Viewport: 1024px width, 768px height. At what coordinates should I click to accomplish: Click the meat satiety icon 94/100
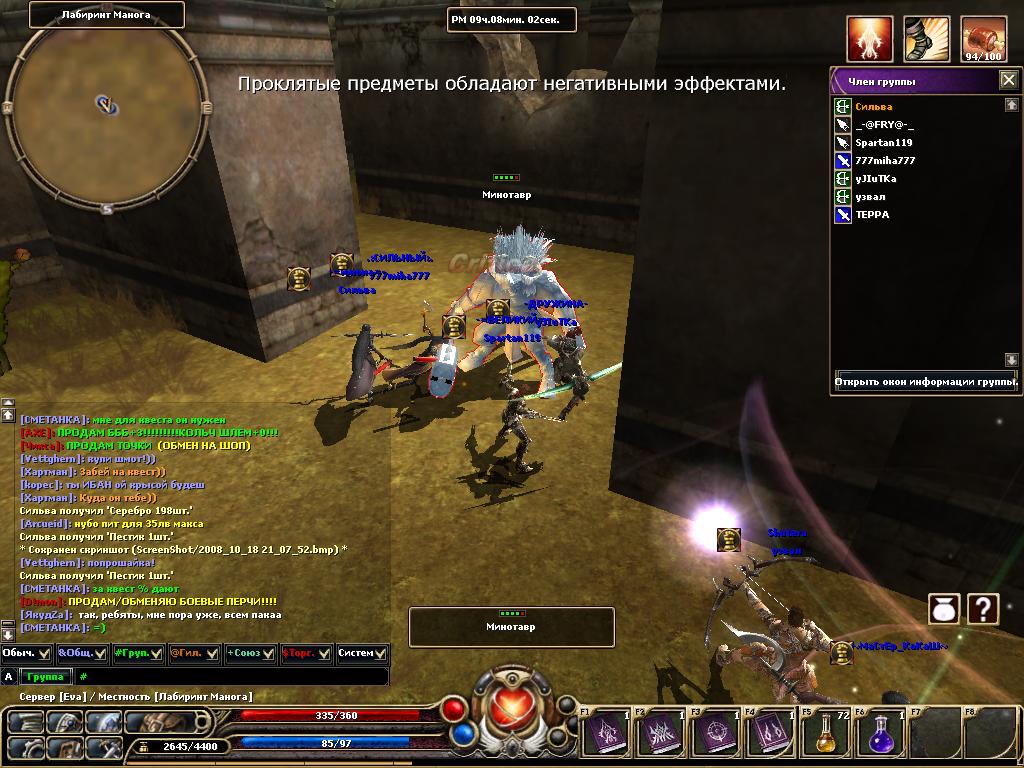[x=983, y=40]
